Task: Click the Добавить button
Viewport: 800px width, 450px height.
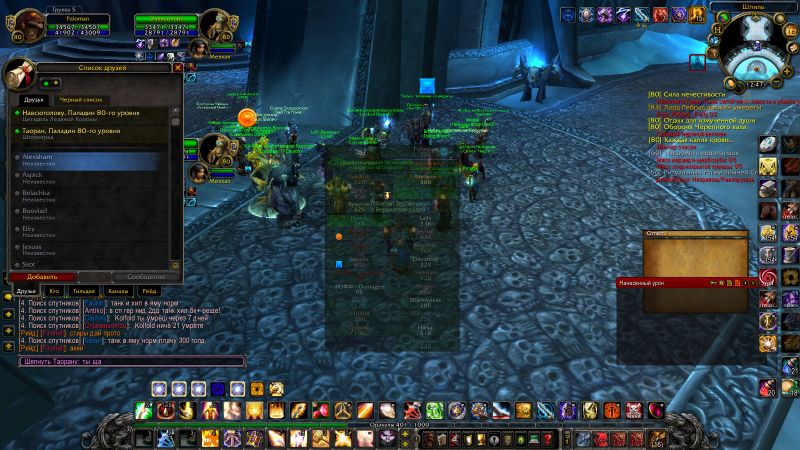Action: coord(42,276)
